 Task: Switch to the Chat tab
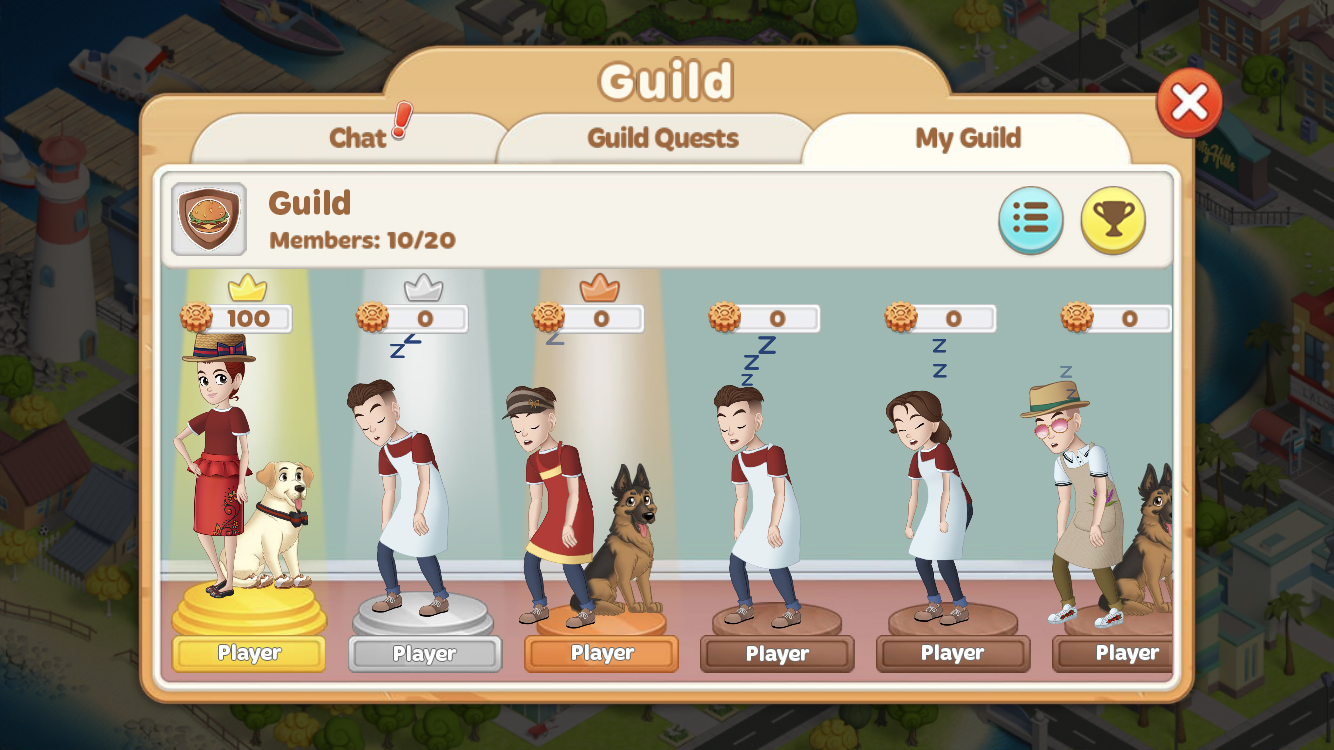coord(357,138)
